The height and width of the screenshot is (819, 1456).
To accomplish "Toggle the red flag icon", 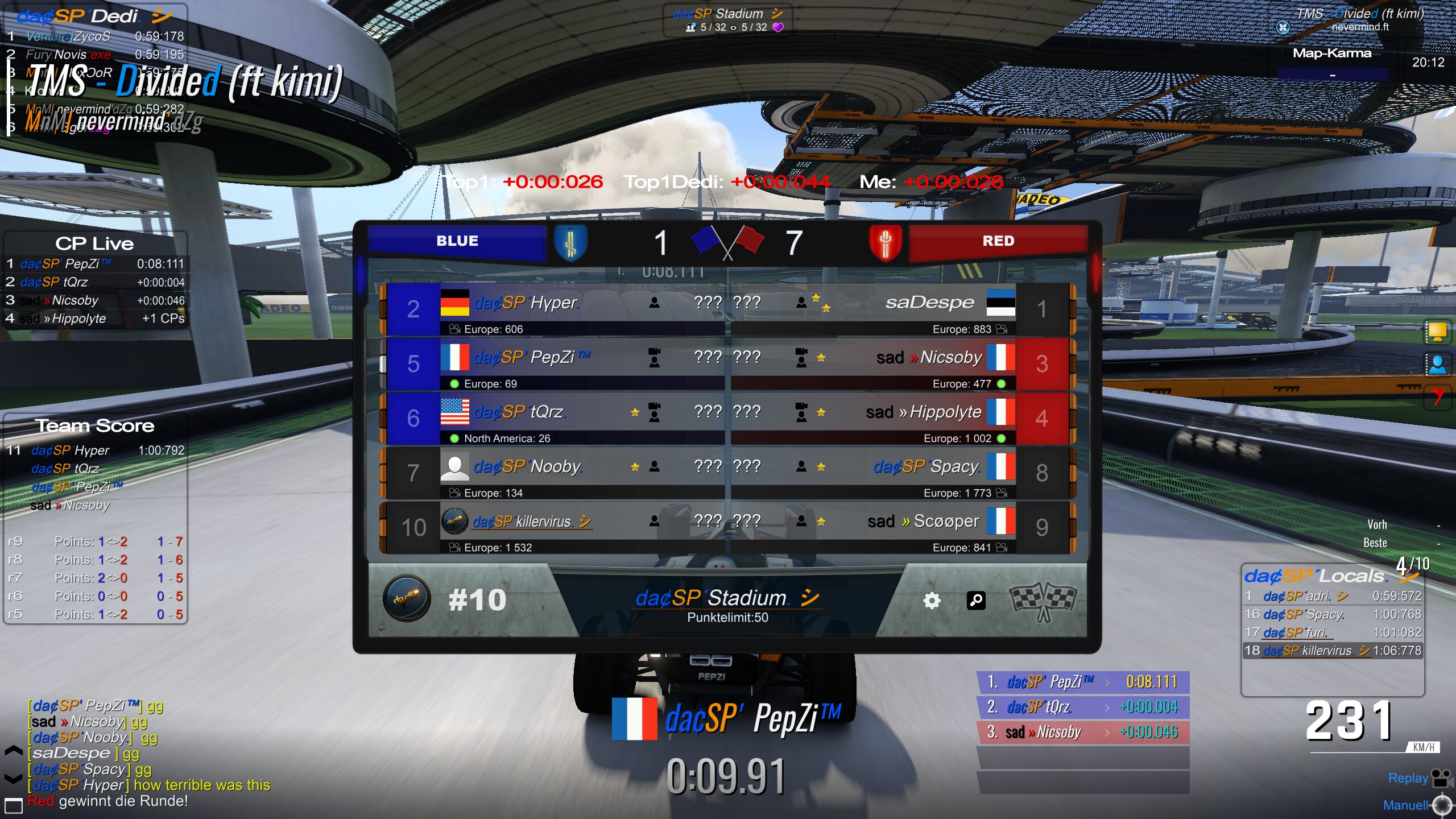I will point(1437,396).
